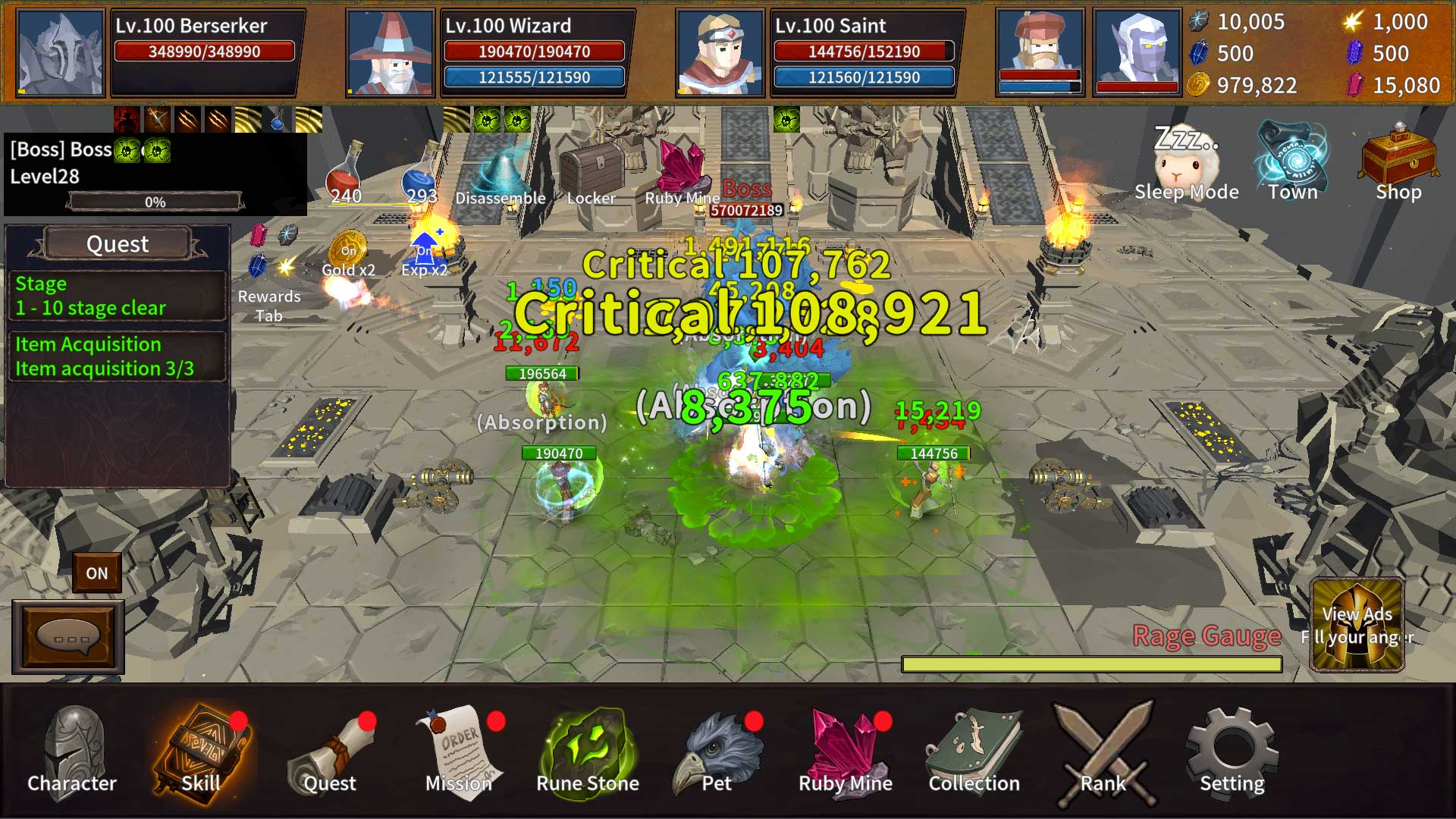This screenshot has height=819, width=1456.
Task: Open the Rune Stone menu
Action: (x=588, y=752)
